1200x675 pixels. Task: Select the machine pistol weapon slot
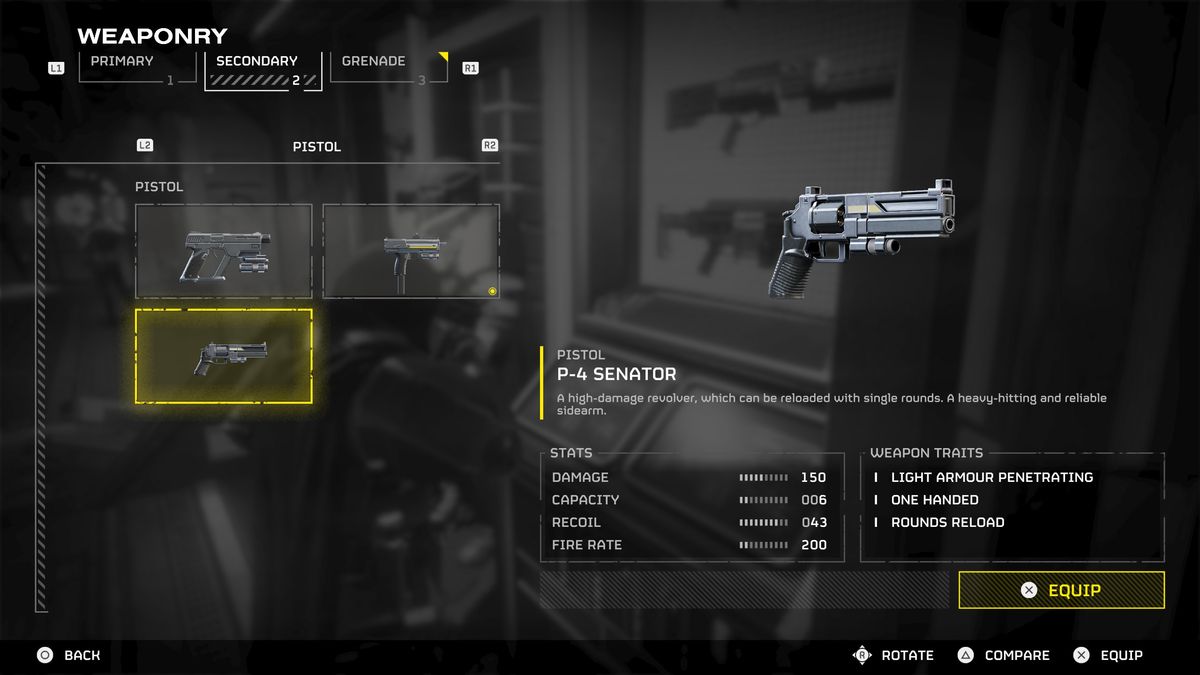410,251
